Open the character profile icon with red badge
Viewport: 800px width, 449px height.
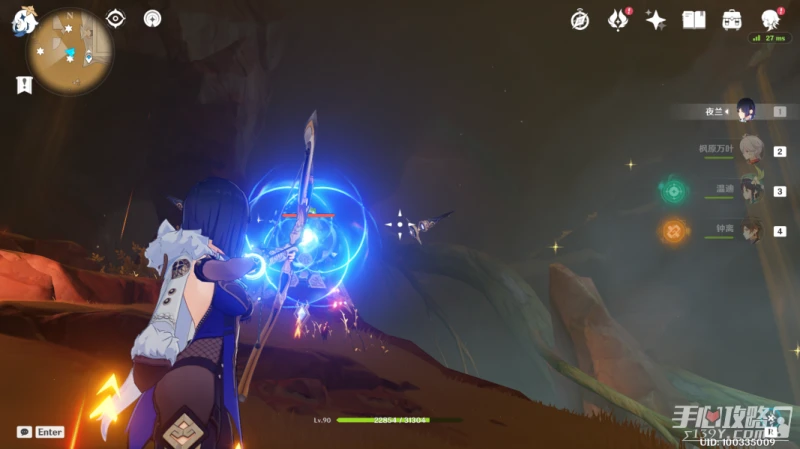(770, 20)
